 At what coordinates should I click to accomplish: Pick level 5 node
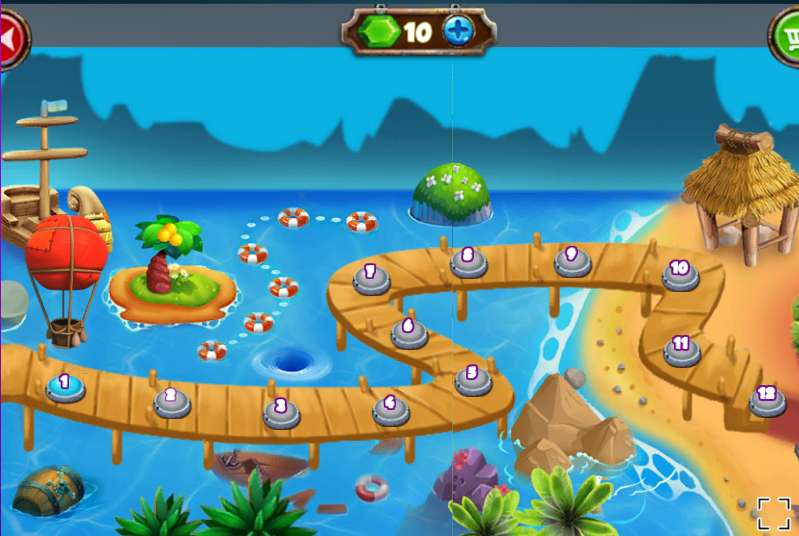[472, 378]
